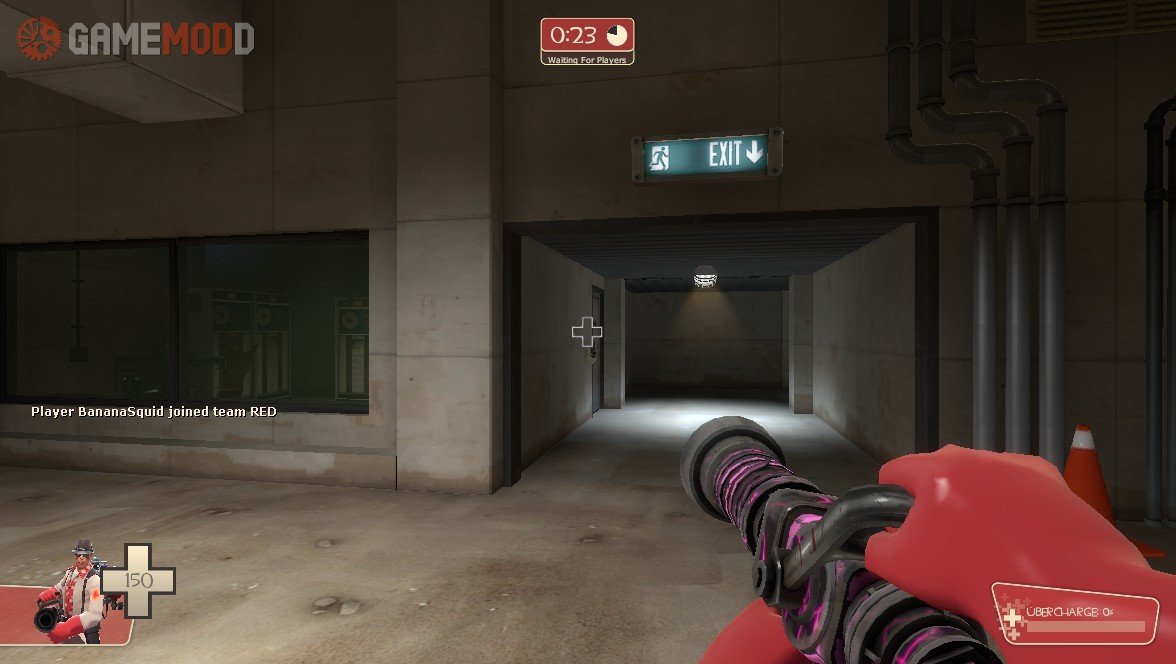The height and width of the screenshot is (664, 1176).
Task: Select the BananaSquid joined team RED chat message
Action: 153,411
